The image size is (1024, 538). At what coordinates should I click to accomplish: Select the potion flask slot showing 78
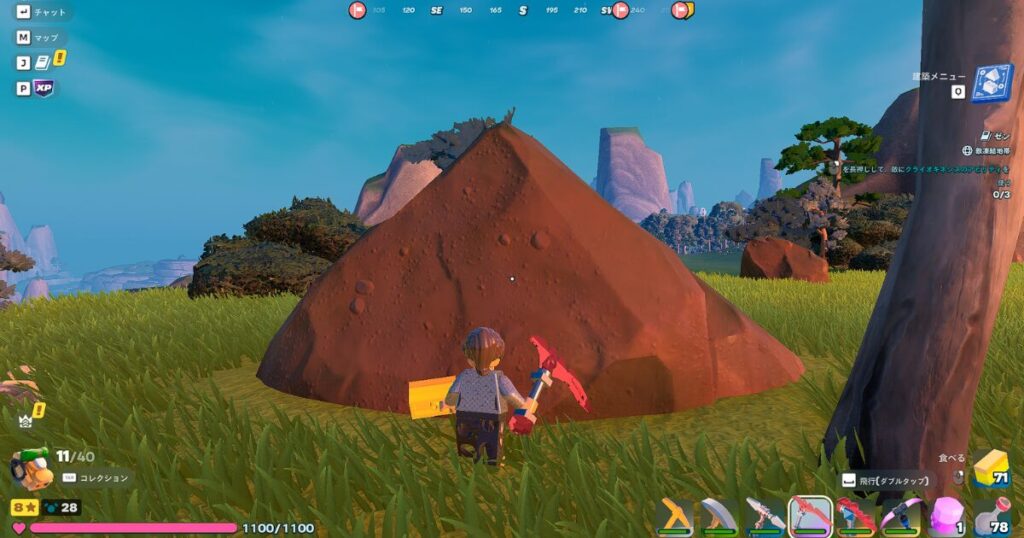point(992,516)
